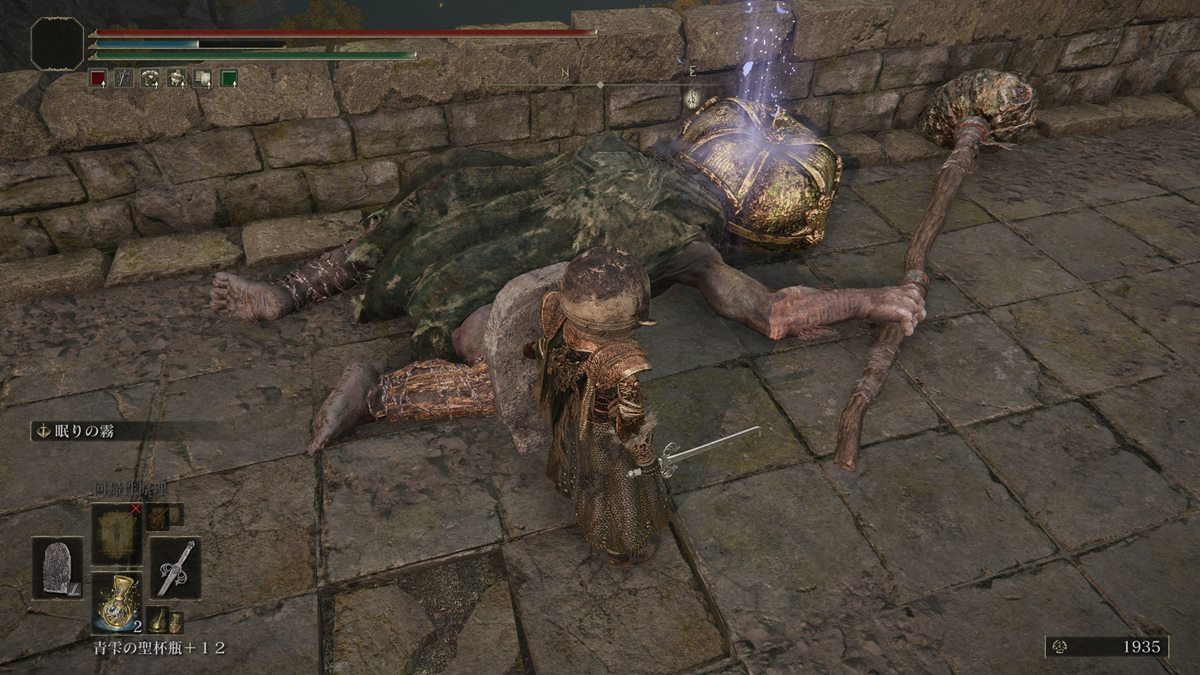This screenshot has width=1200, height=675.
Task: Select the white cloth buff status icon
Action: click(202, 77)
